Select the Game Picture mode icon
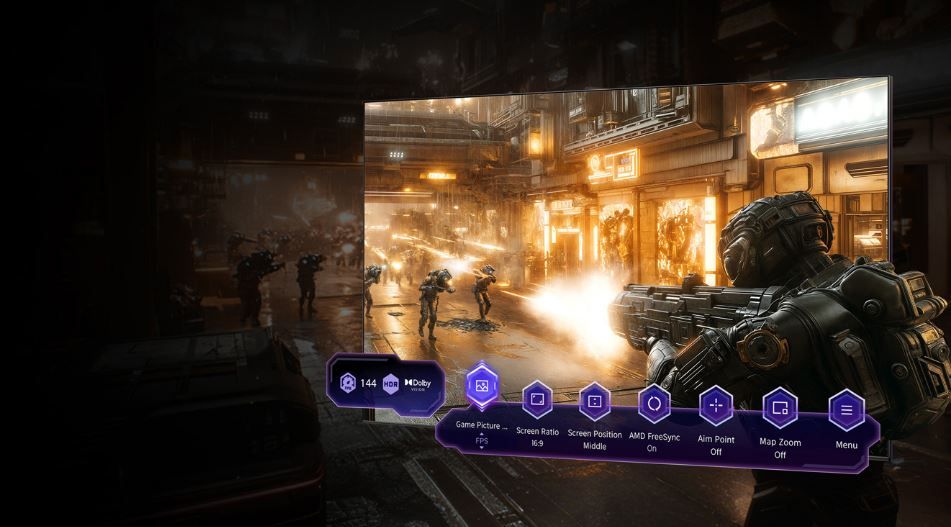 [483, 384]
